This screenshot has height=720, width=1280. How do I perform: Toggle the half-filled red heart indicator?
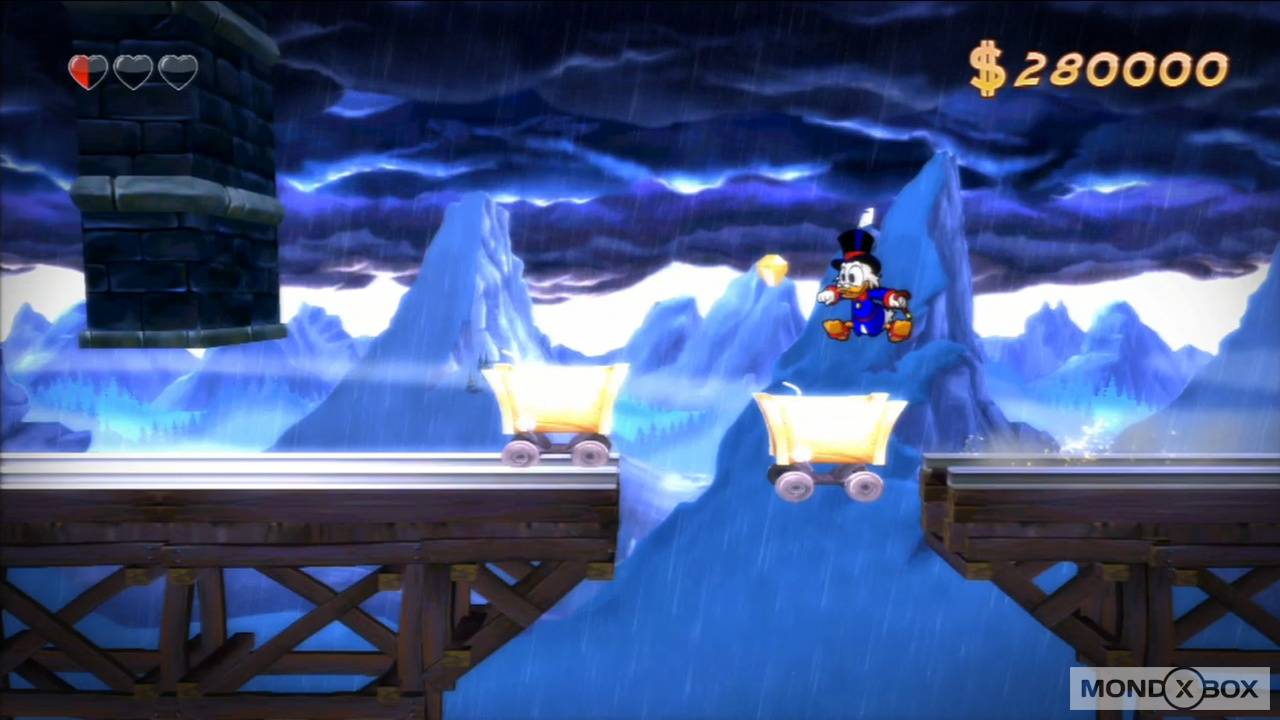[87, 71]
